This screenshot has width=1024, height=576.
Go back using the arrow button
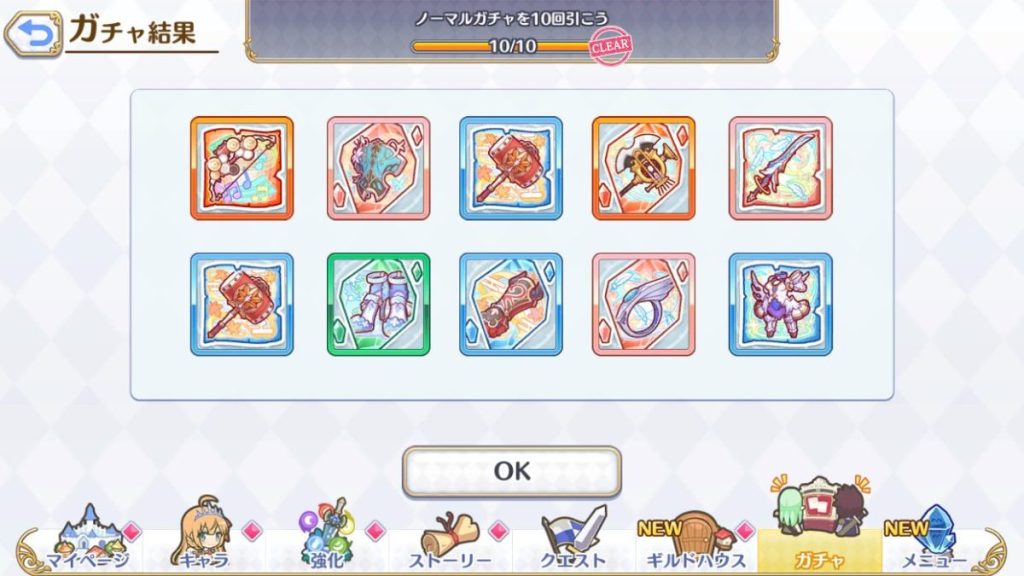[31, 33]
